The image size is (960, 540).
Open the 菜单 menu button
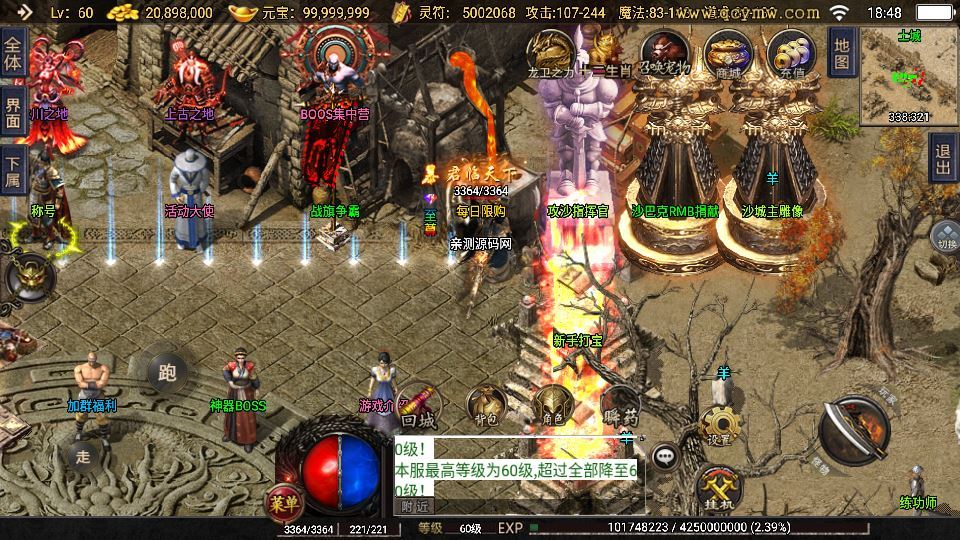coord(284,501)
